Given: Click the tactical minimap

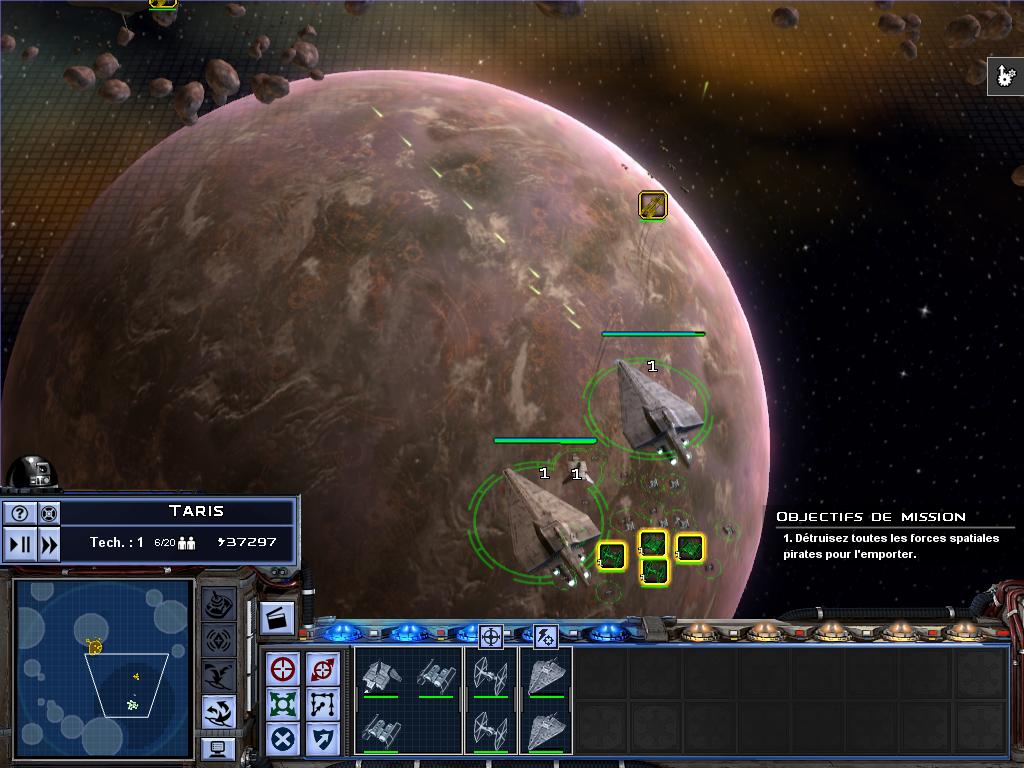Looking at the screenshot, I should [102, 668].
